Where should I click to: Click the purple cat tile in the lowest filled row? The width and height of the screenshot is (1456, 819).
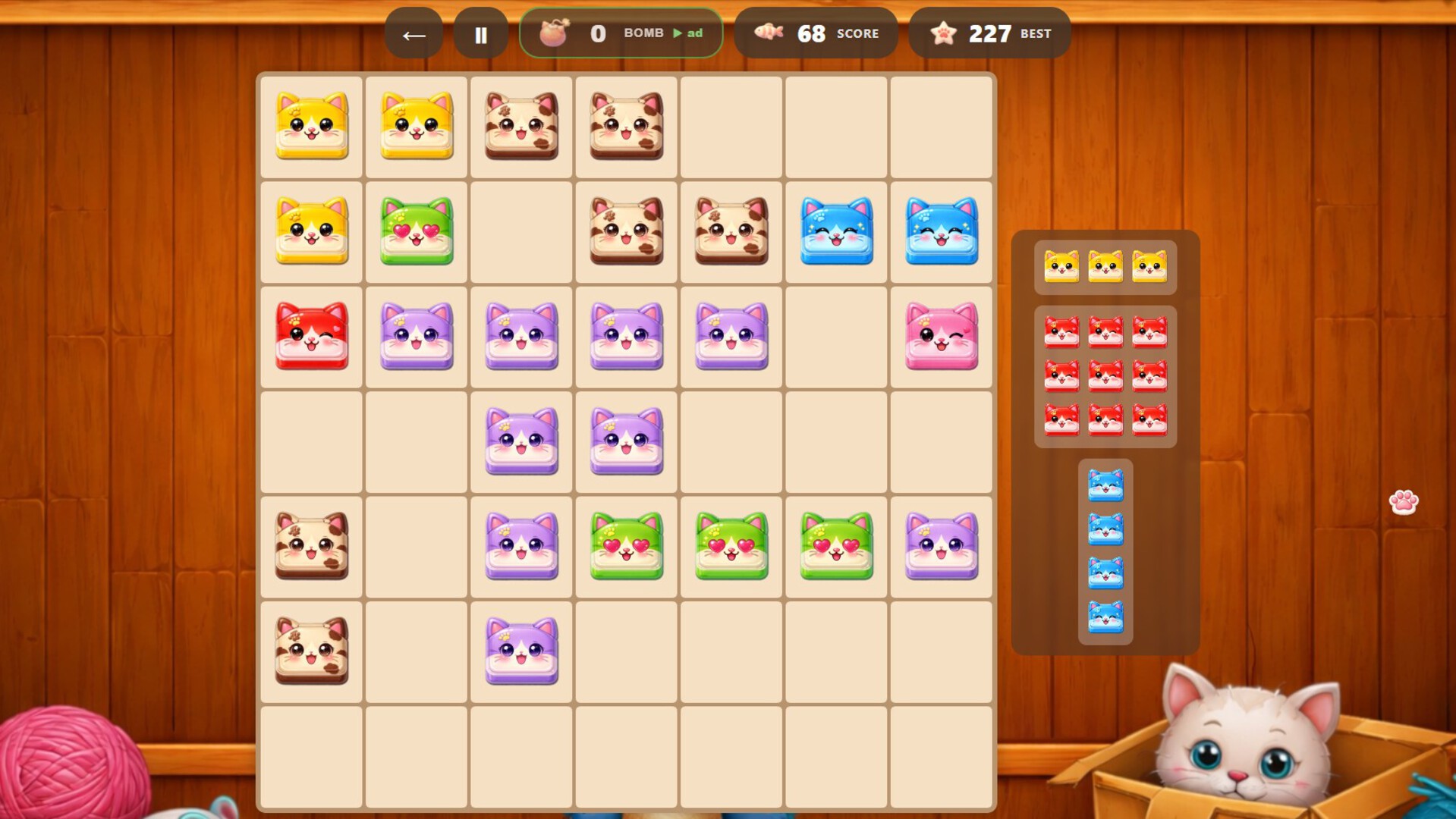click(520, 651)
